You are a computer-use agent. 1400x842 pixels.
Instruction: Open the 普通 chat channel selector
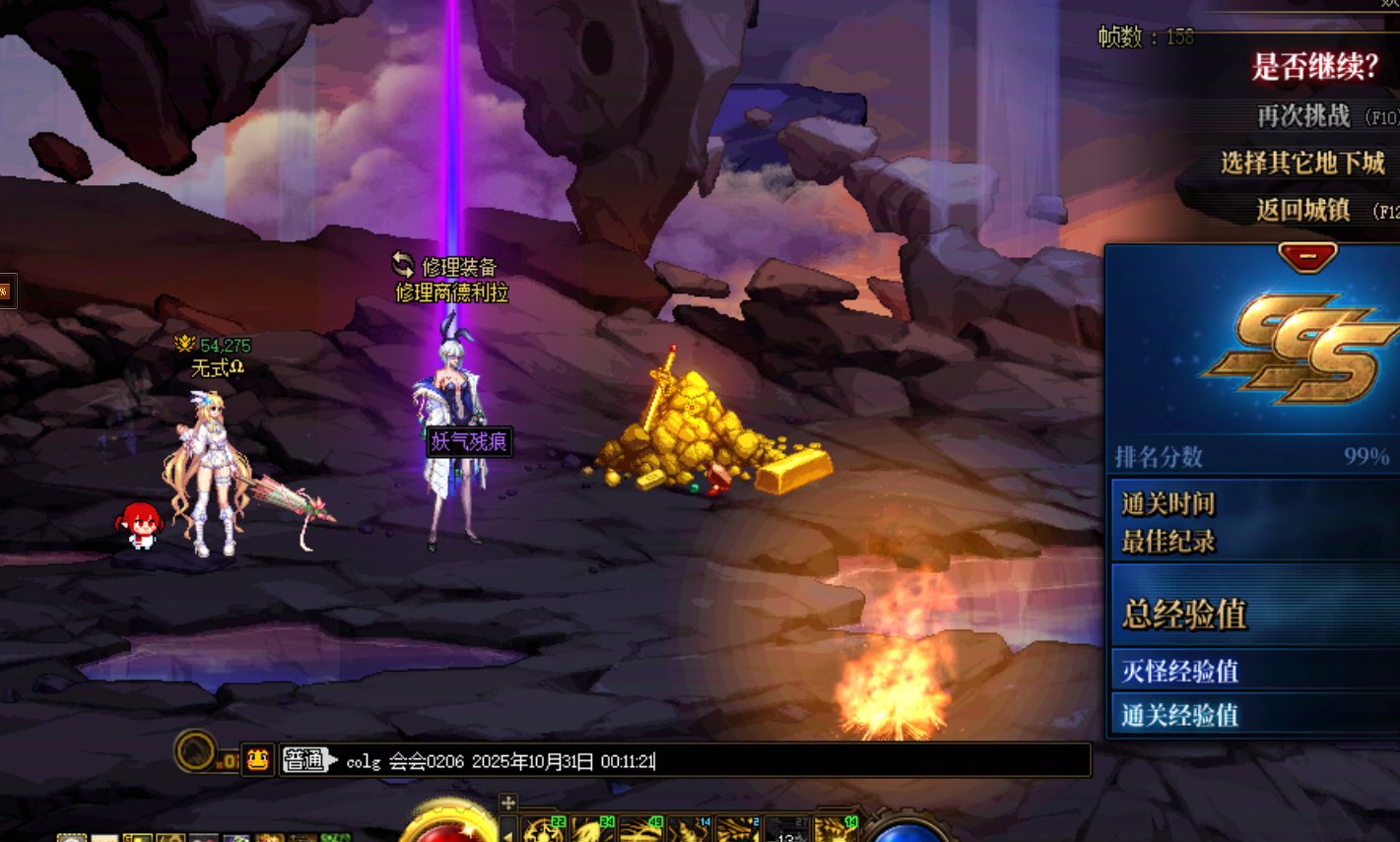(305, 760)
